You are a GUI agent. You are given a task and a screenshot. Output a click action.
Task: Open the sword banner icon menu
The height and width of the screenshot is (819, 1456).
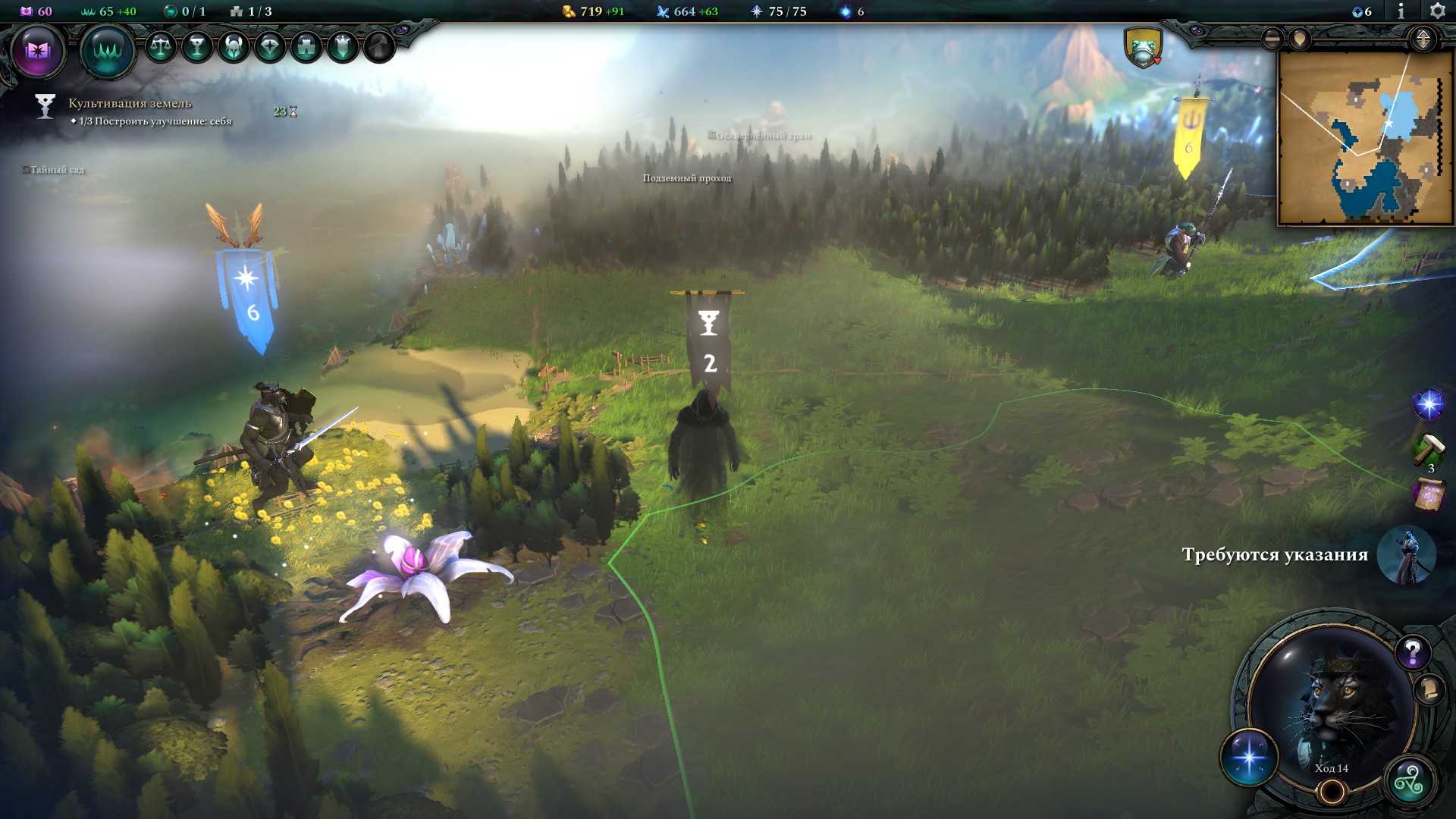(343, 47)
